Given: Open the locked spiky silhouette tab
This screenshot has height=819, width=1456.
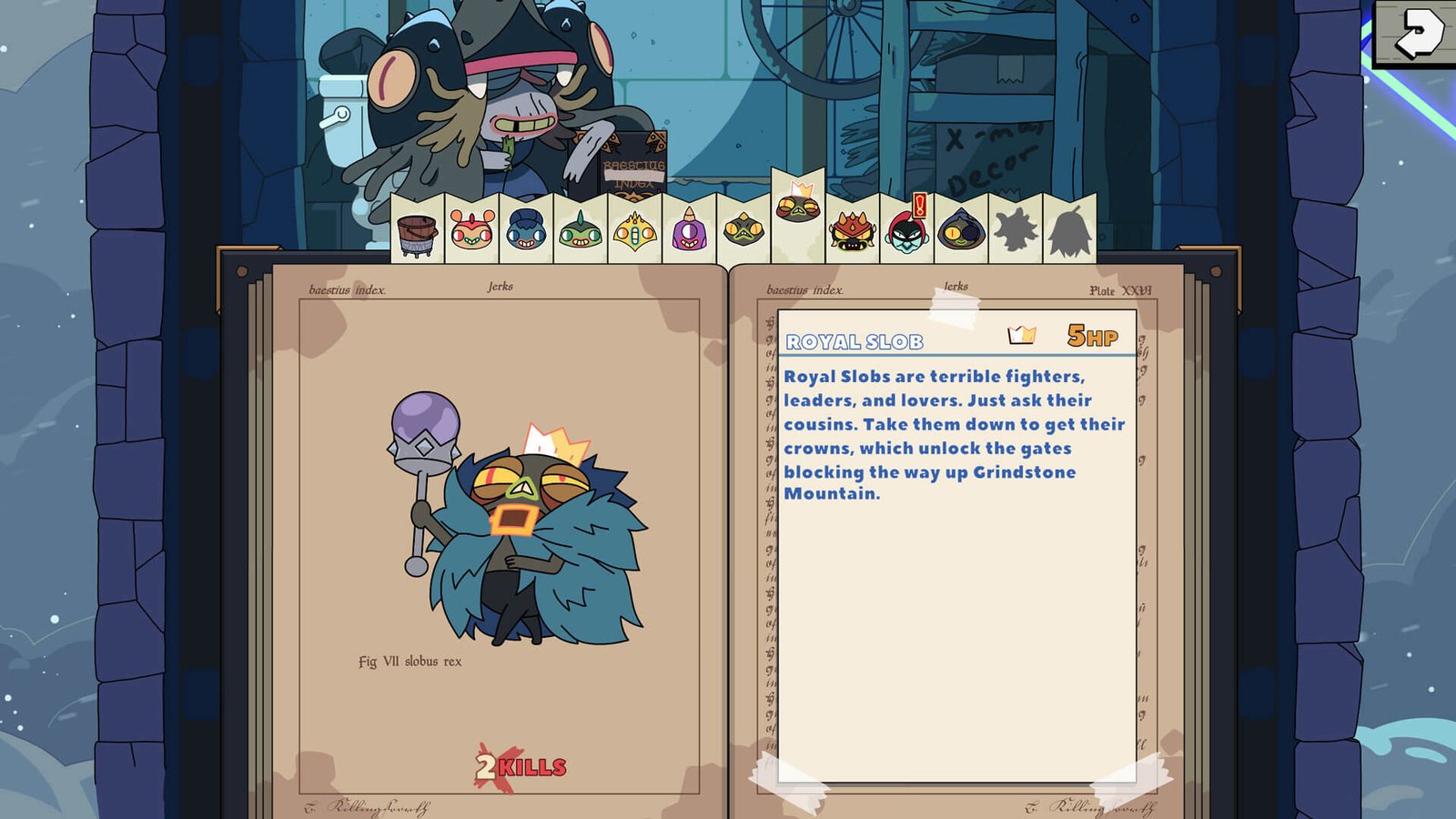Looking at the screenshot, I should (1016, 230).
